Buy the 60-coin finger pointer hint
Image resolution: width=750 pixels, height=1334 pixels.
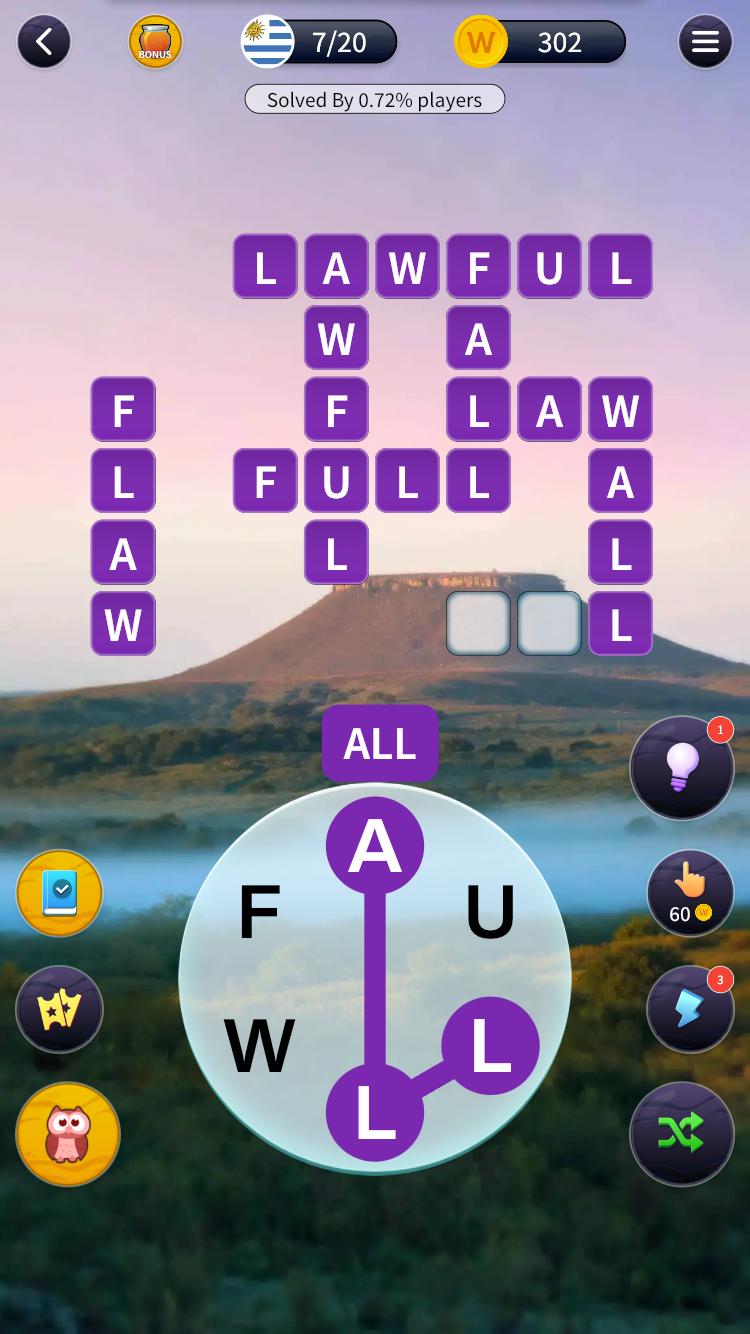coord(689,893)
